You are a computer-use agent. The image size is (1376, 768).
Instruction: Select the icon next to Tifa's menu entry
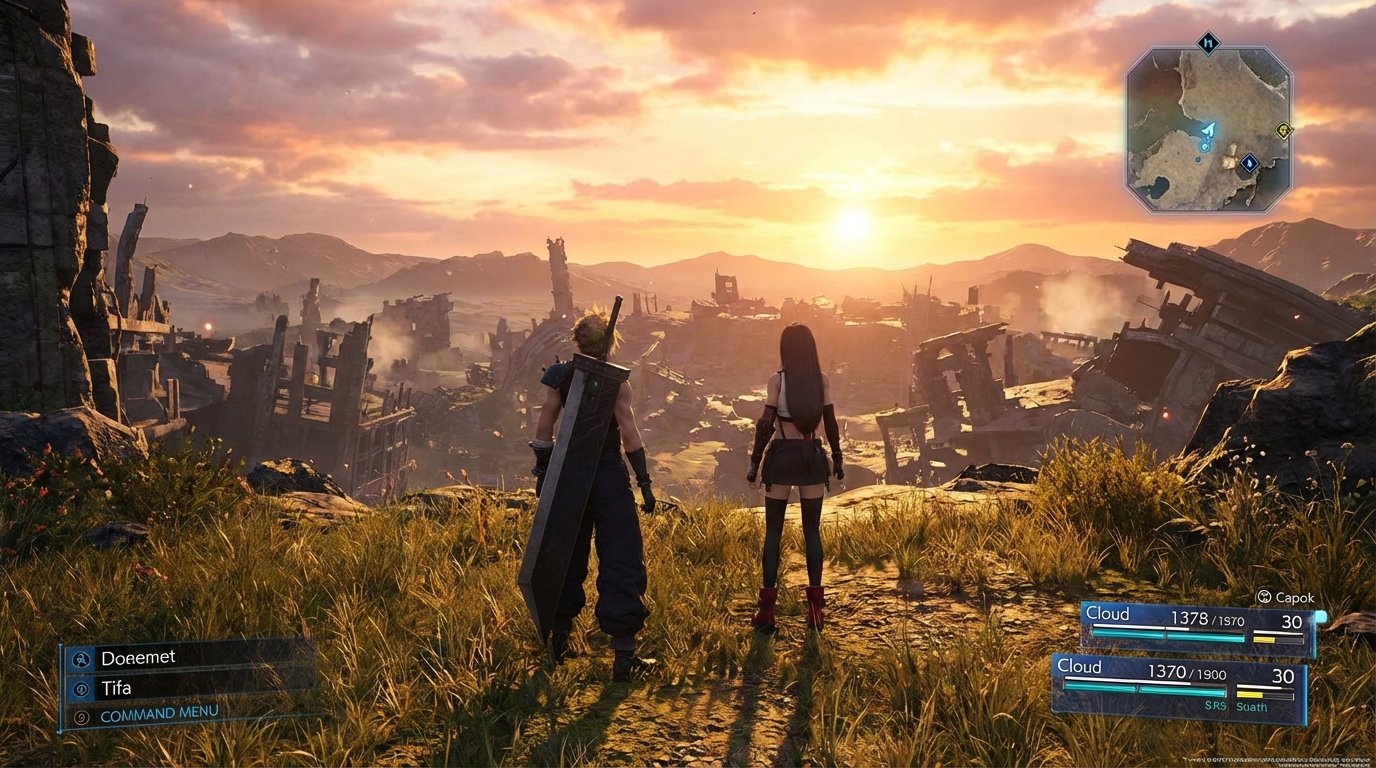pos(81,689)
